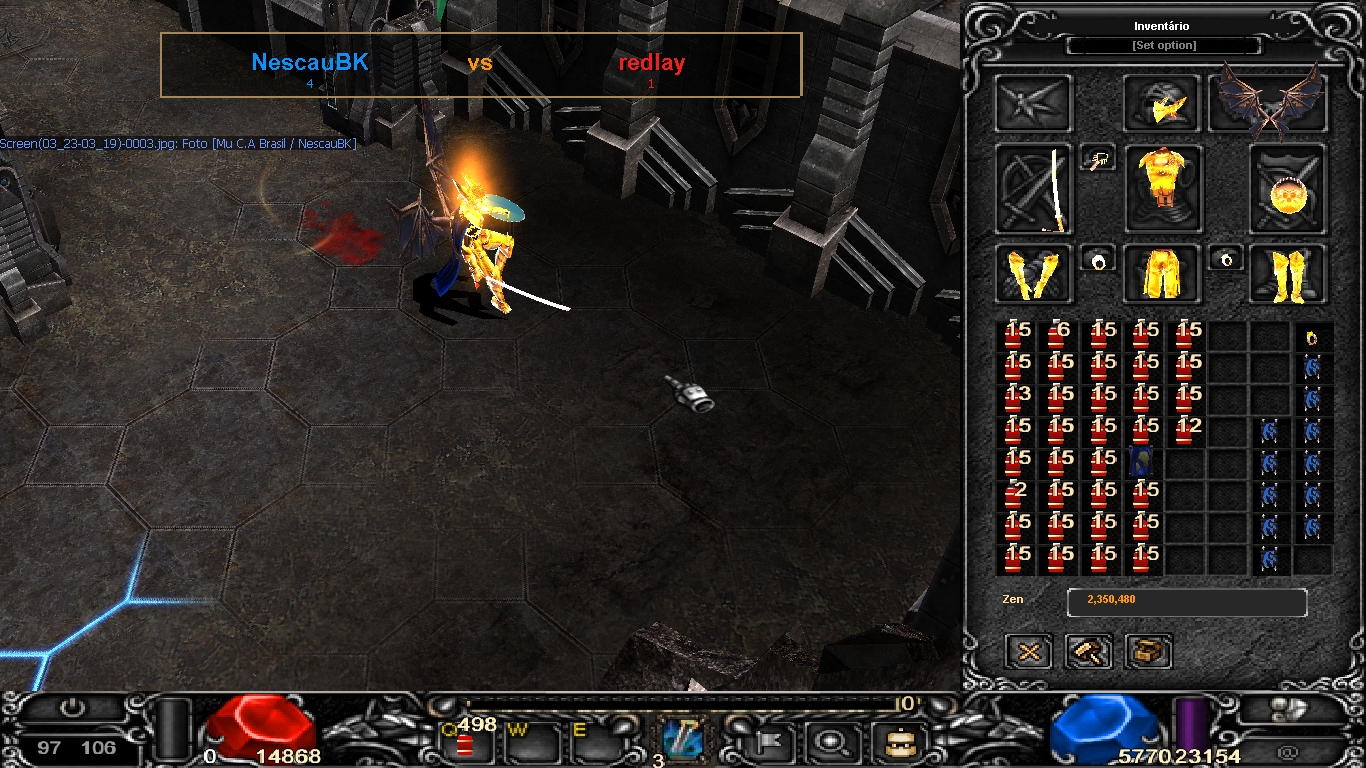Select the equipped dark wings slot
The height and width of the screenshot is (768, 1366).
click(x=1268, y=104)
